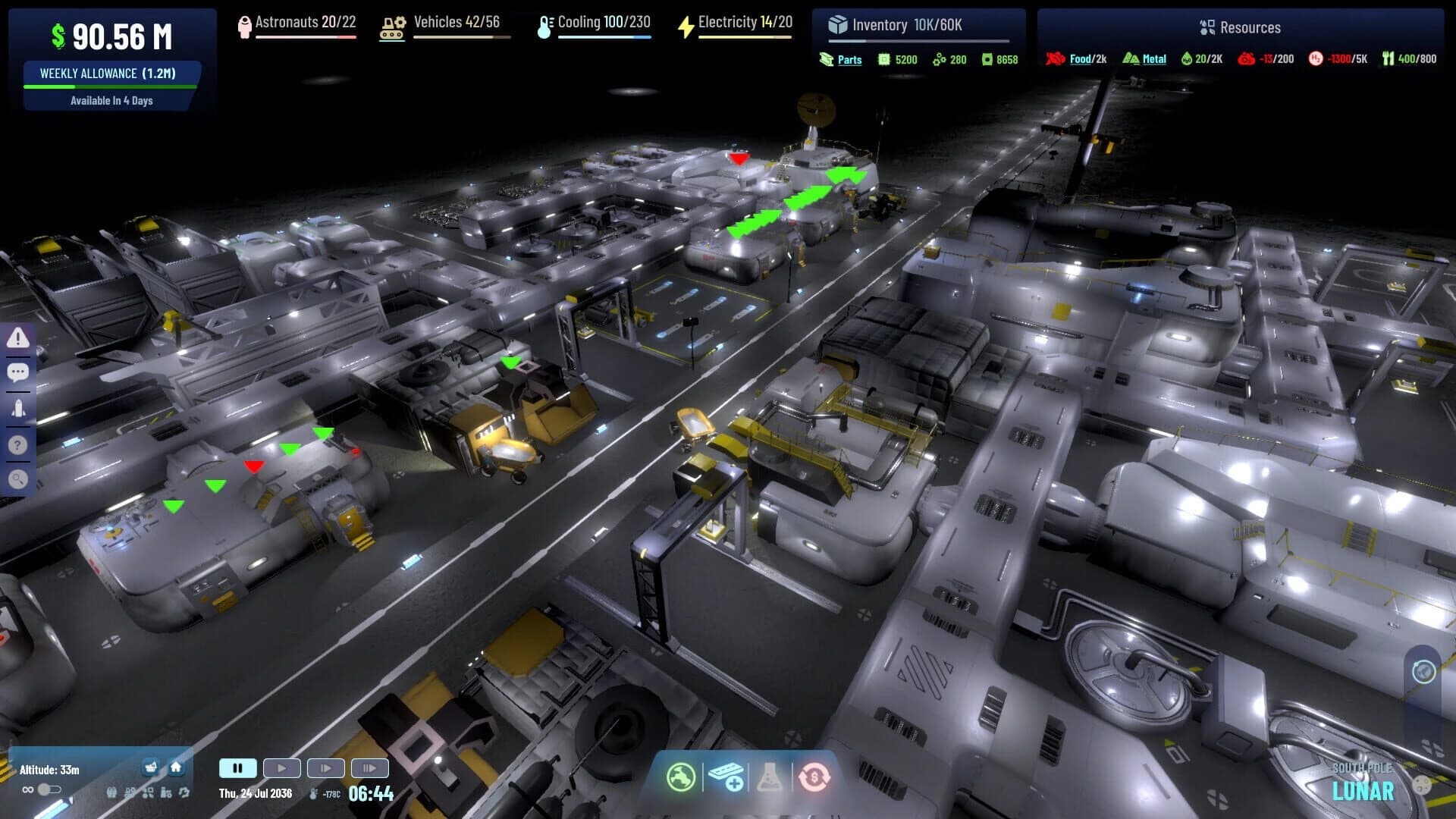
Task: Check the Weekly Allowance progress bar
Action: [111, 86]
